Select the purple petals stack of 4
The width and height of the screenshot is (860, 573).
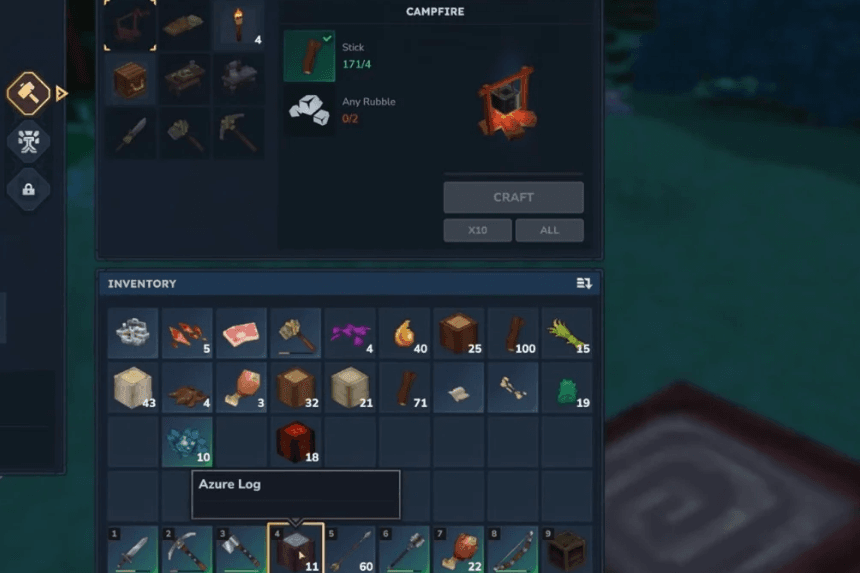point(350,334)
